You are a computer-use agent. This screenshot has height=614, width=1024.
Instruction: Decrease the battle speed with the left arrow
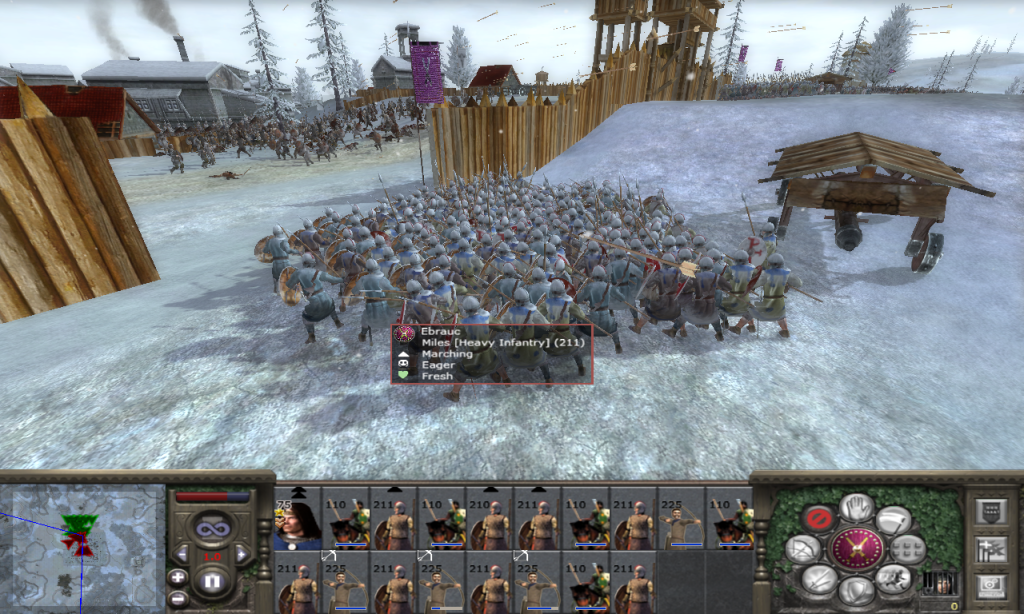pyautogui.click(x=182, y=554)
